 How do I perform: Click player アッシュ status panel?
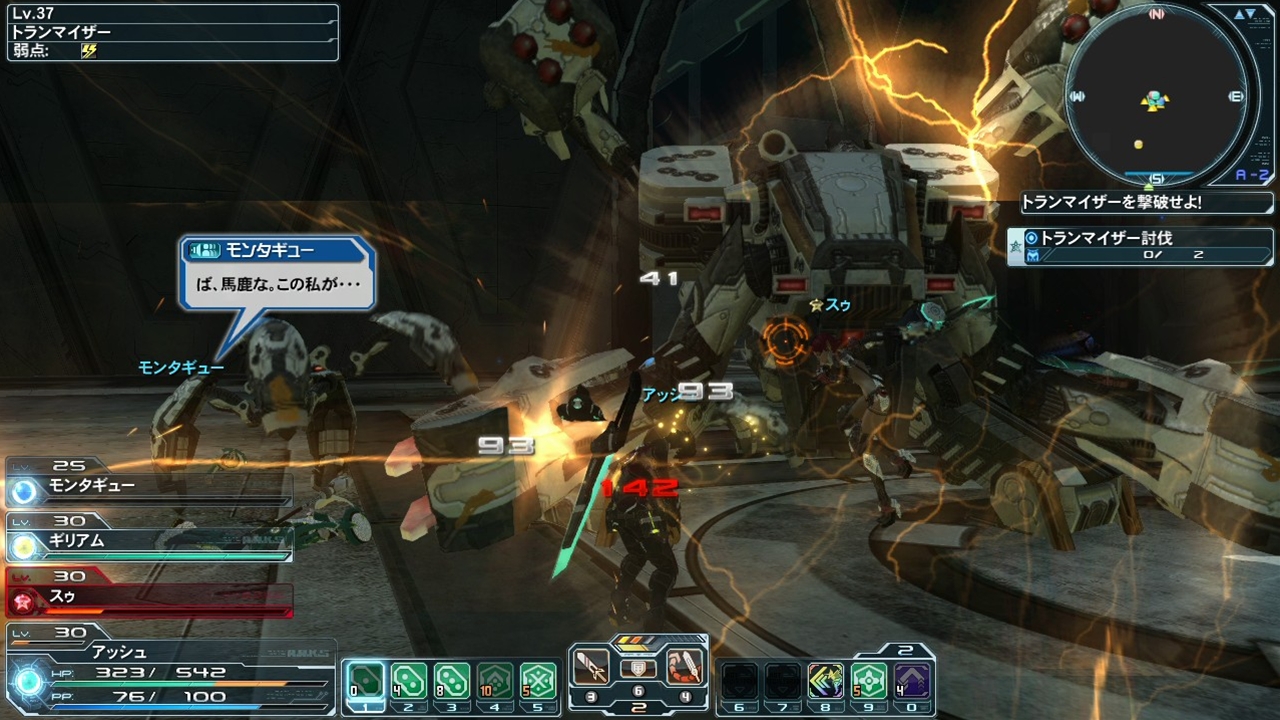(x=170, y=670)
